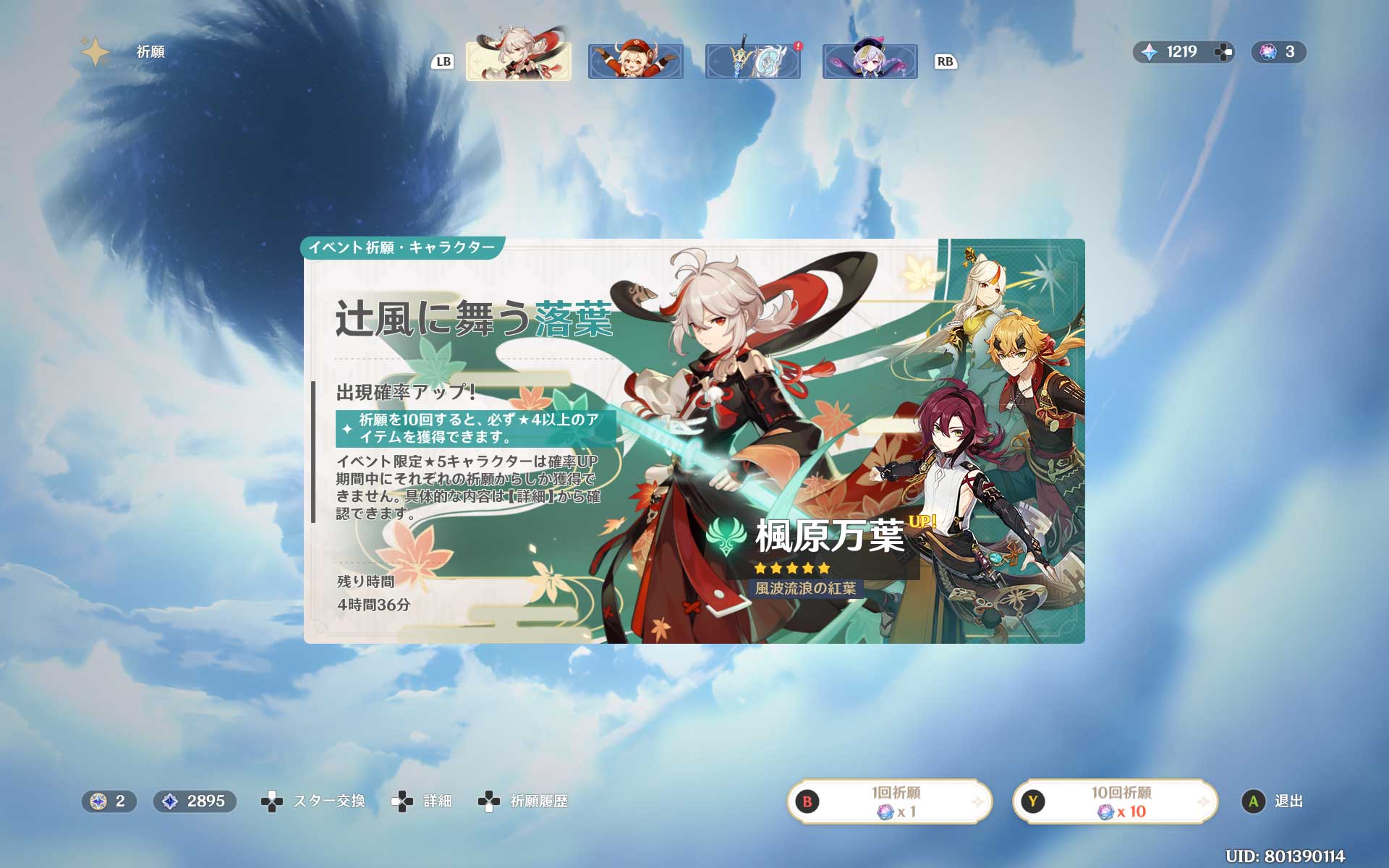The height and width of the screenshot is (868, 1389).
Task: Switch to the Klee banner tab
Action: tap(635, 61)
